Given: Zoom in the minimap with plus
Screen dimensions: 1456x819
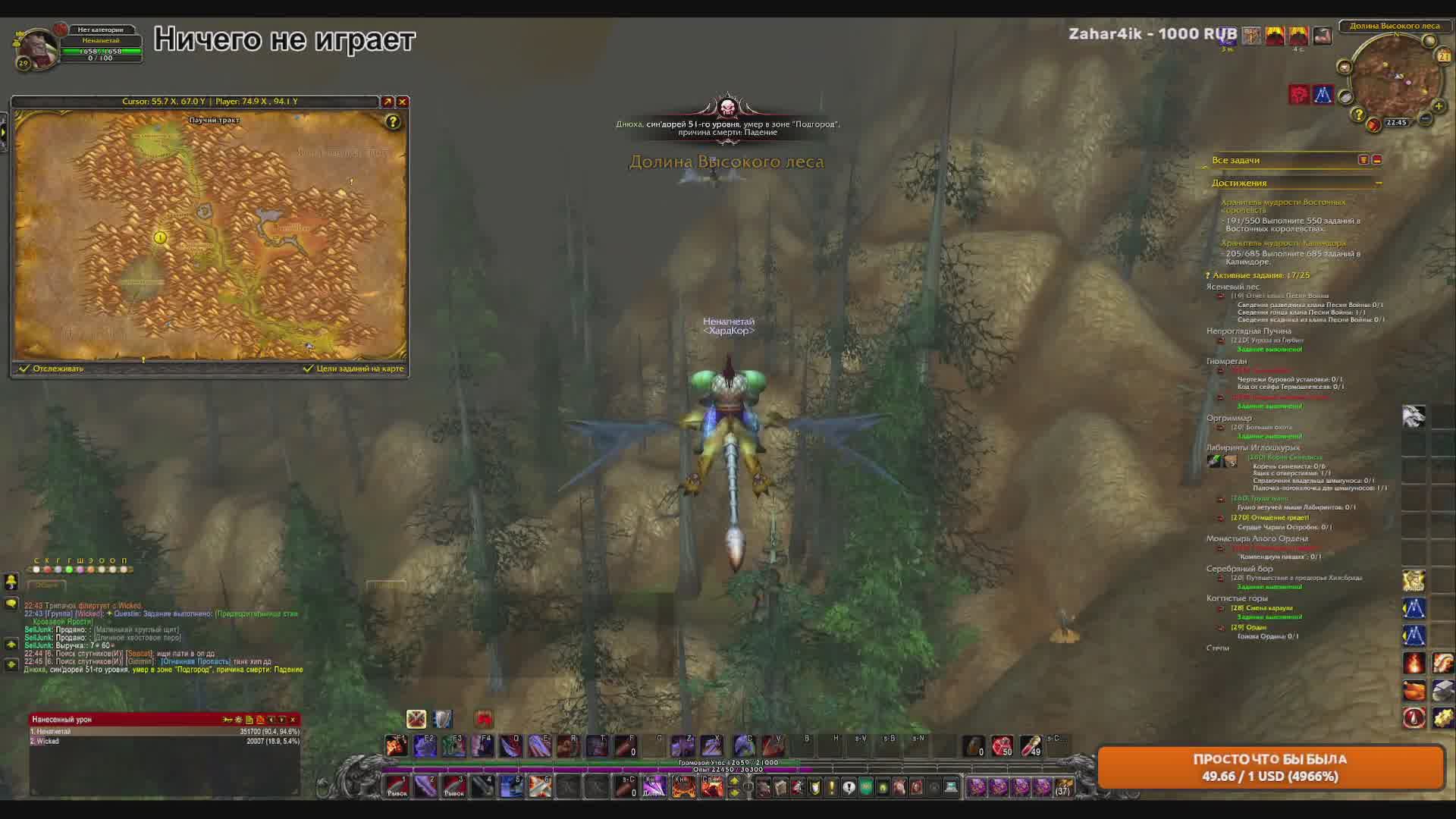Looking at the screenshot, I should click(1438, 106).
